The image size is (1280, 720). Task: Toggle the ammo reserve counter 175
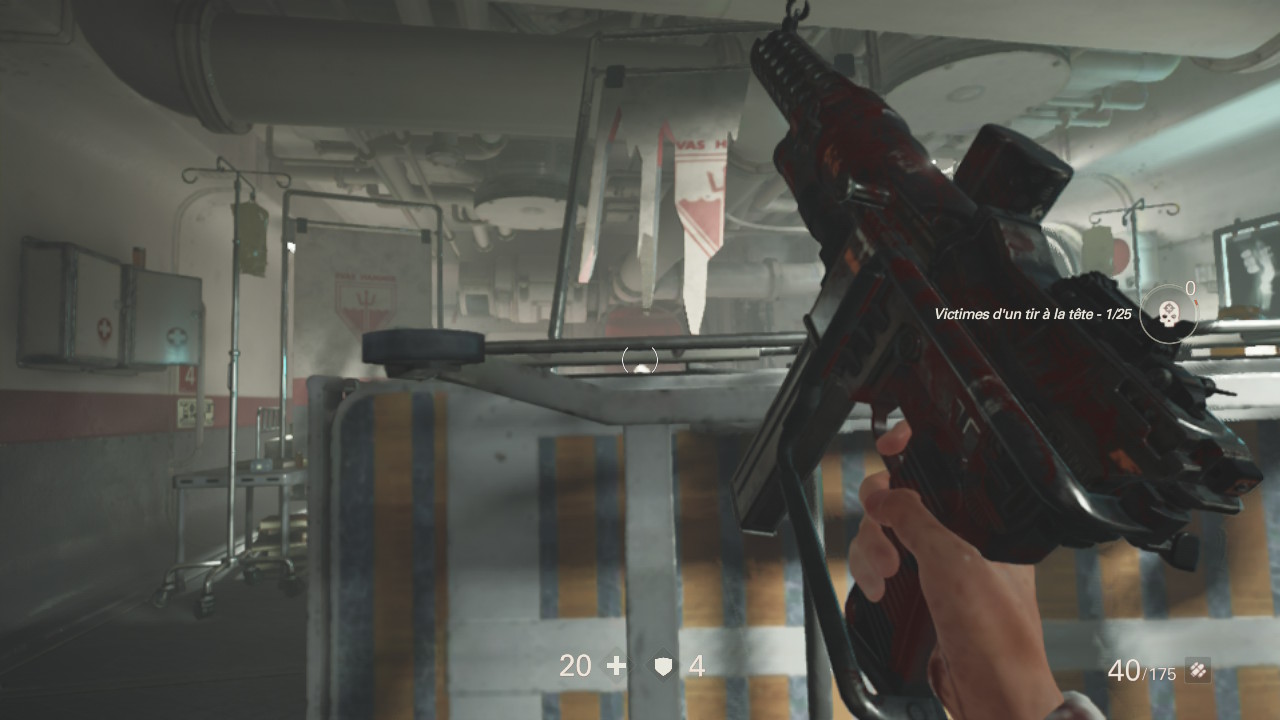(x=1163, y=673)
